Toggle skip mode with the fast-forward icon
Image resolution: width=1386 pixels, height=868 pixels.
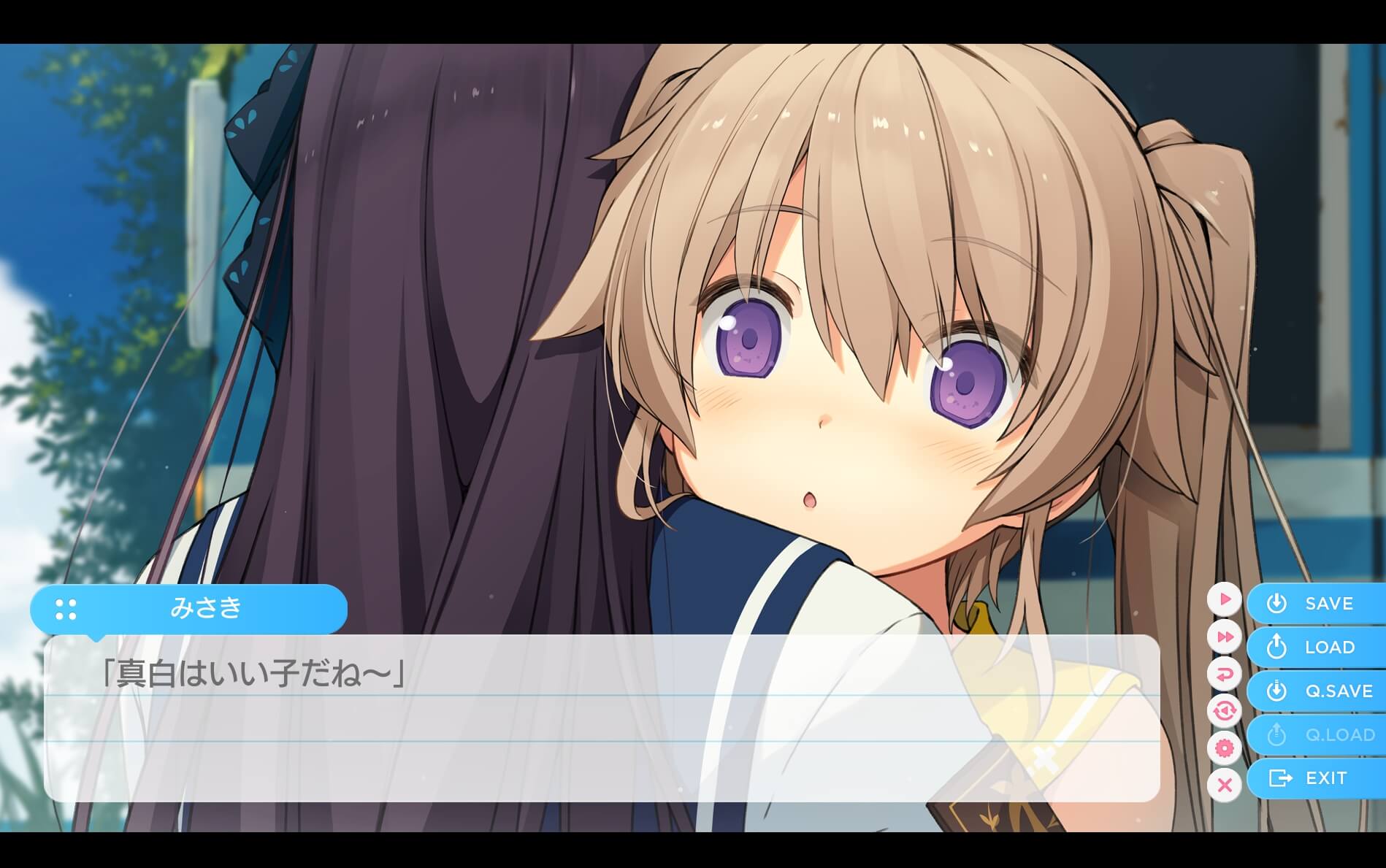(x=1225, y=637)
